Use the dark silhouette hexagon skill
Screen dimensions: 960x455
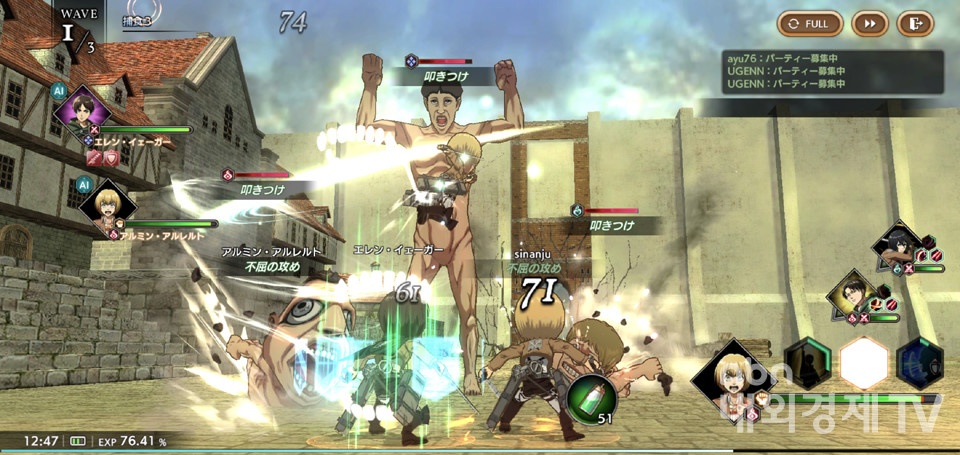(808, 362)
